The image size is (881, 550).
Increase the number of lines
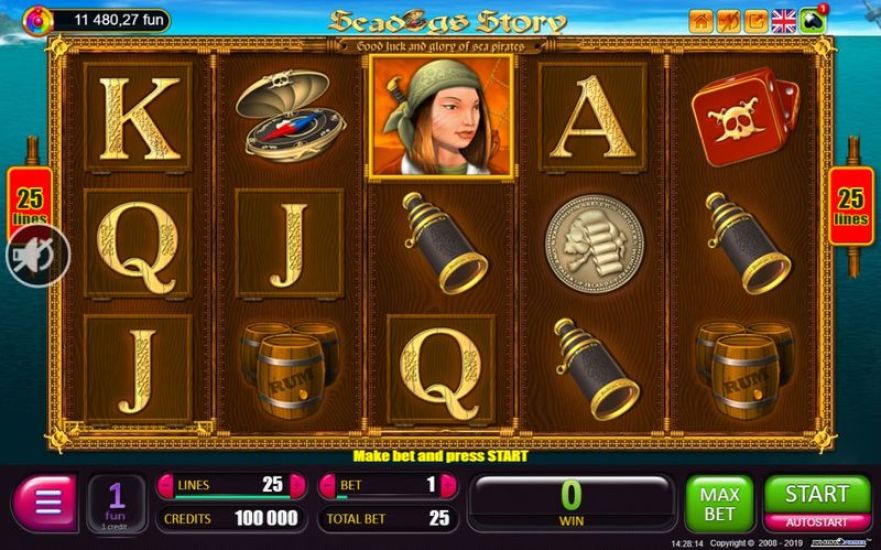click(x=297, y=486)
